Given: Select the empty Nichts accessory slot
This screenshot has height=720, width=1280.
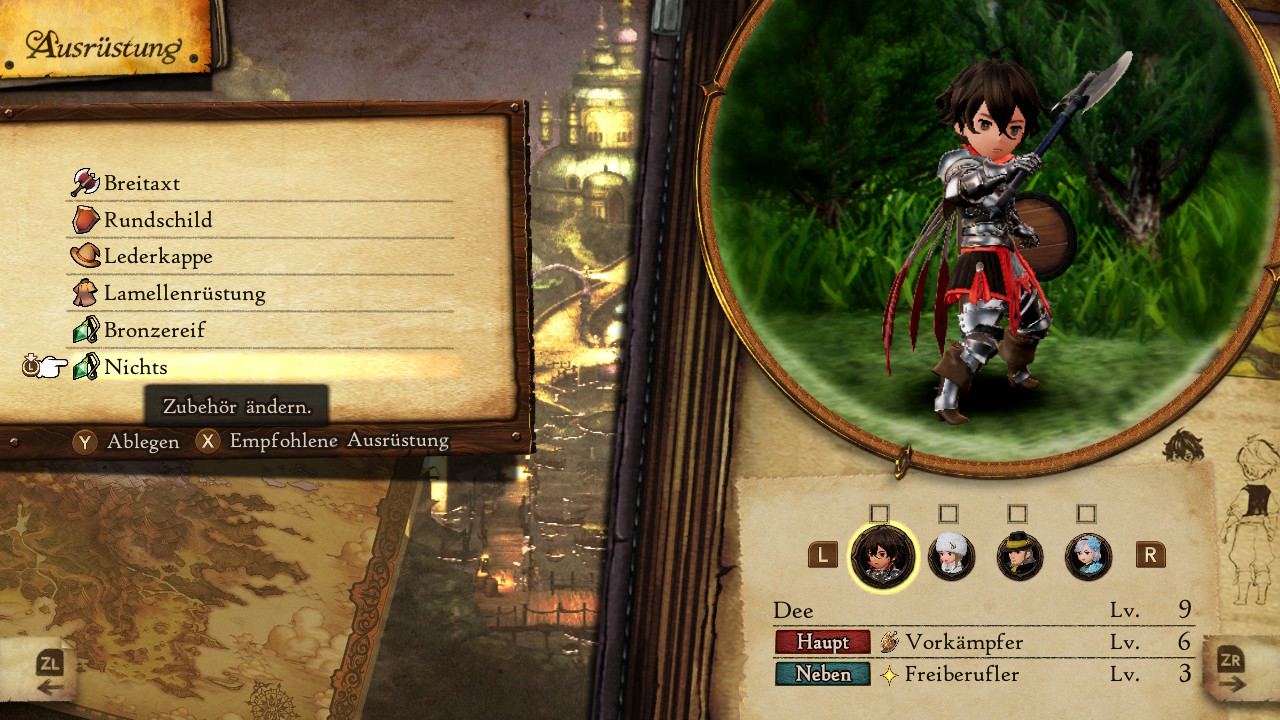Looking at the screenshot, I should (x=136, y=367).
